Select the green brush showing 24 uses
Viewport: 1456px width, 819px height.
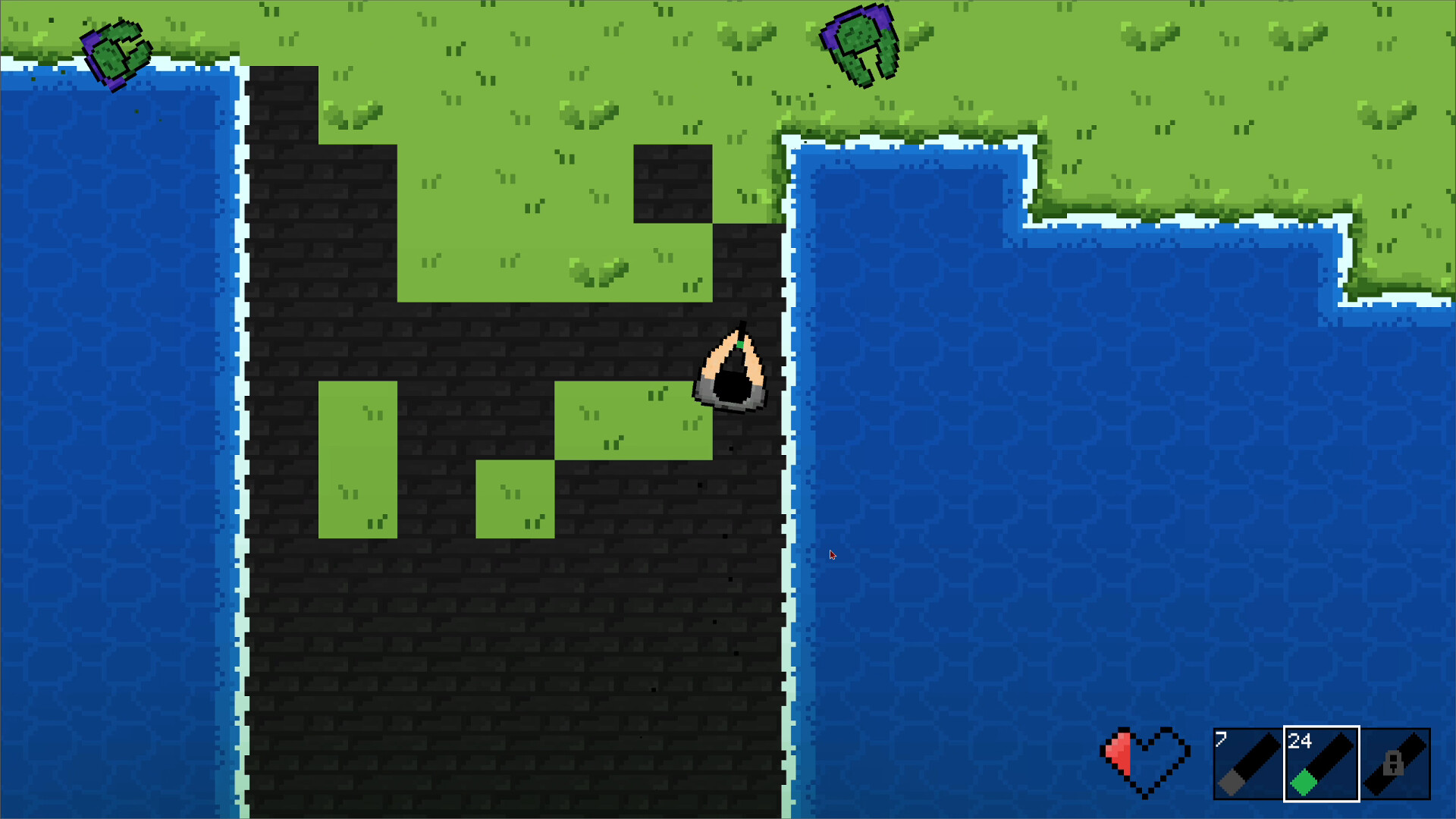[1321, 764]
